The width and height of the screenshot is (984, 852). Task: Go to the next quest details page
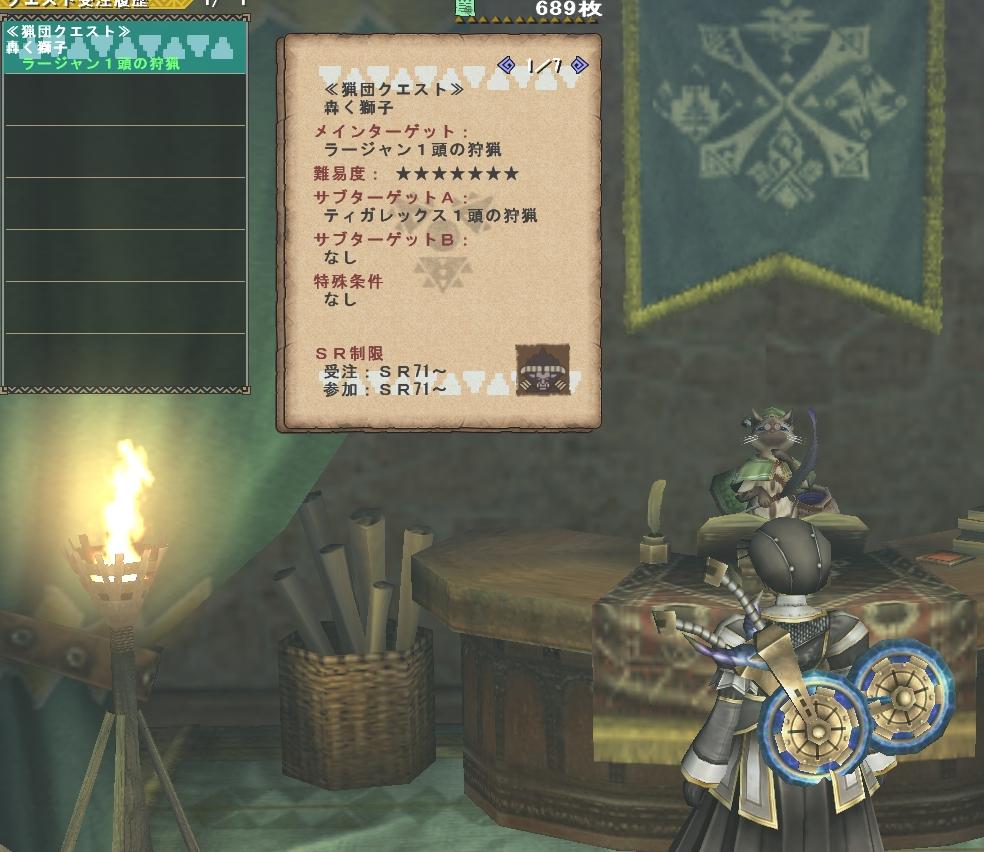(x=579, y=66)
